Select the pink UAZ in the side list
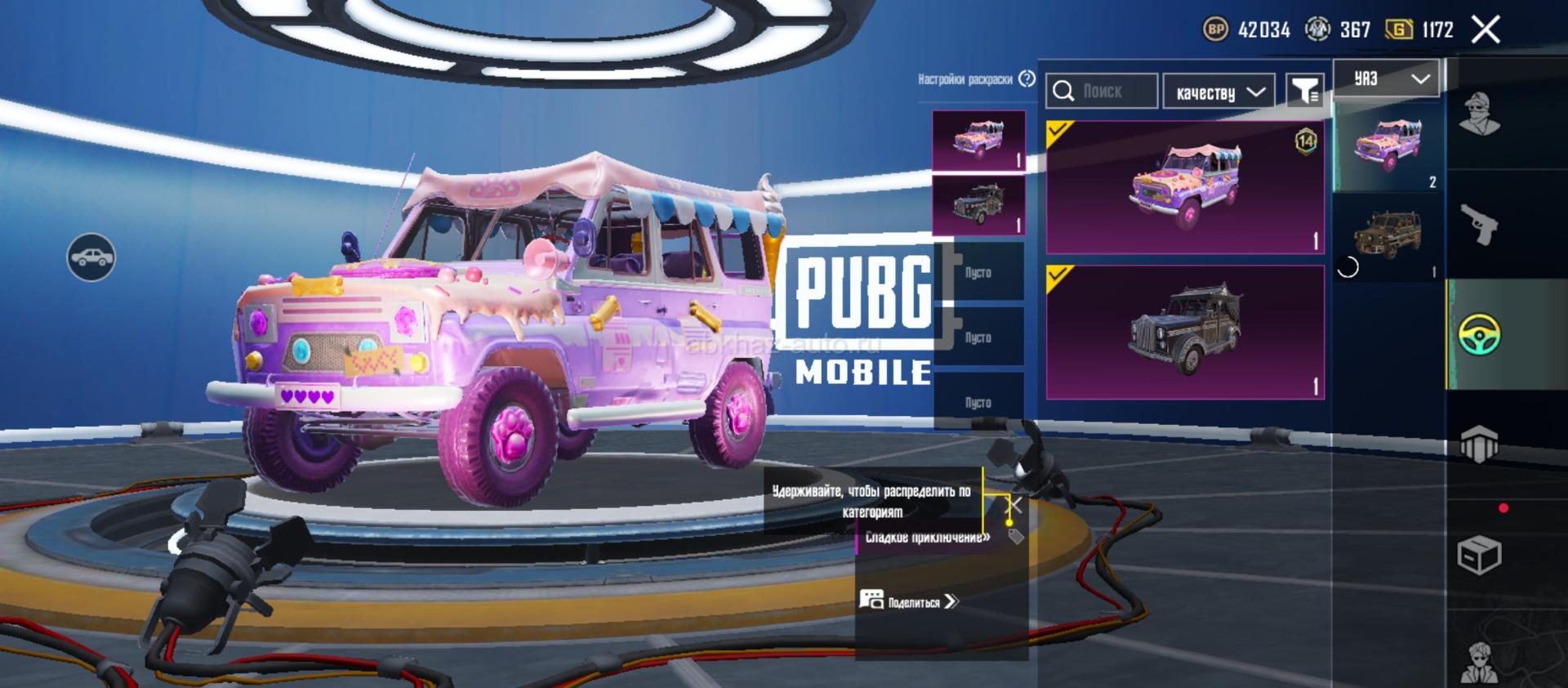The height and width of the screenshot is (688, 1568). coord(1387,147)
